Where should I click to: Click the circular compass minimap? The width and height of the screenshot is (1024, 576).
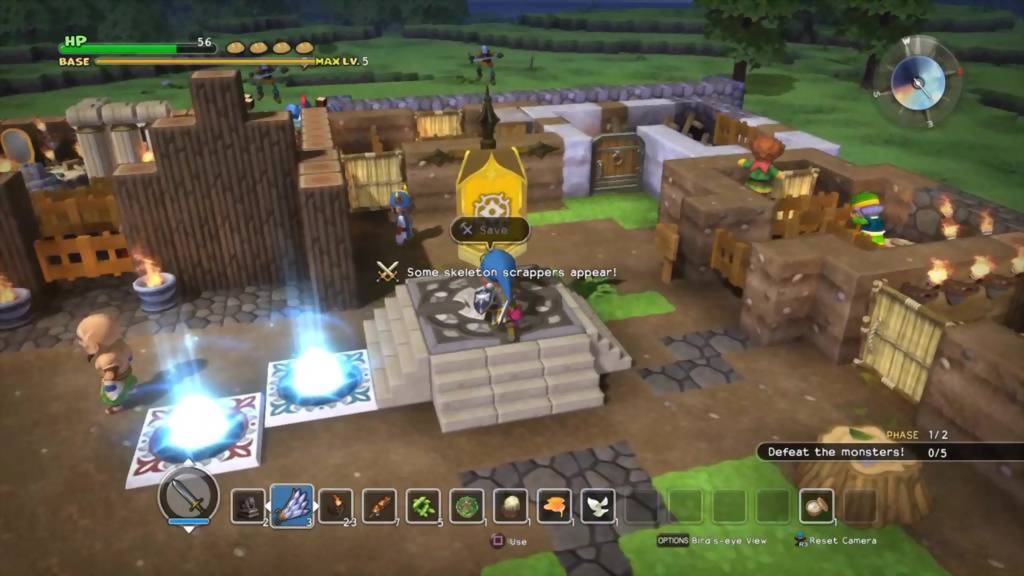click(917, 81)
